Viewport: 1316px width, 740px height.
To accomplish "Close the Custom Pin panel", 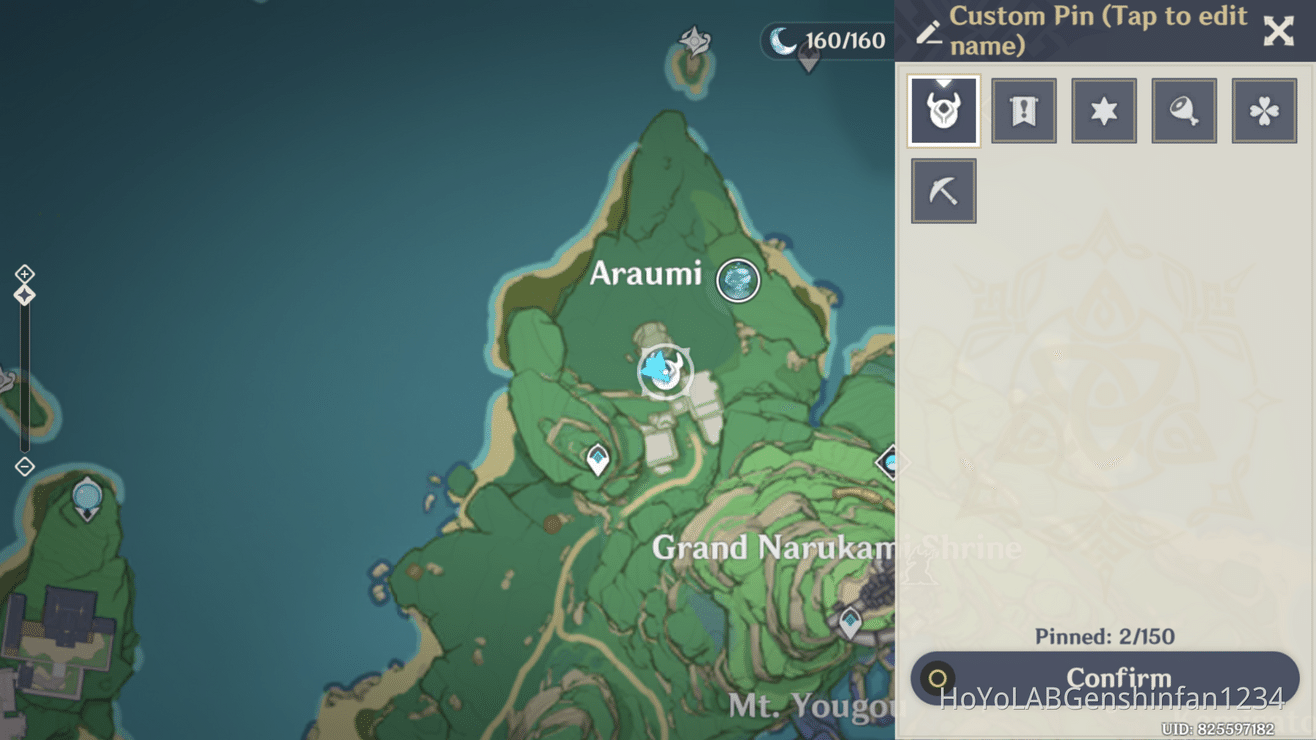I will (x=1279, y=31).
